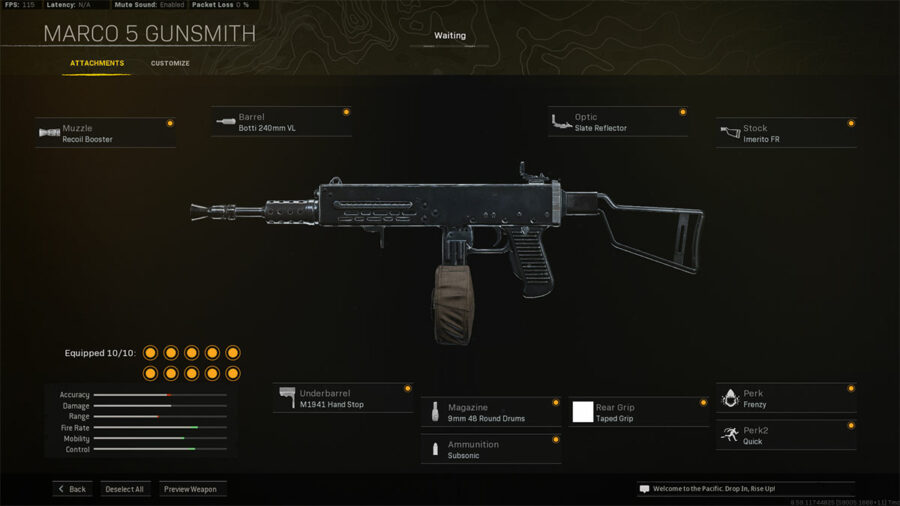Image resolution: width=900 pixels, height=506 pixels.
Task: Select the Ammunition Subsonic slot
Action: (x=491, y=449)
